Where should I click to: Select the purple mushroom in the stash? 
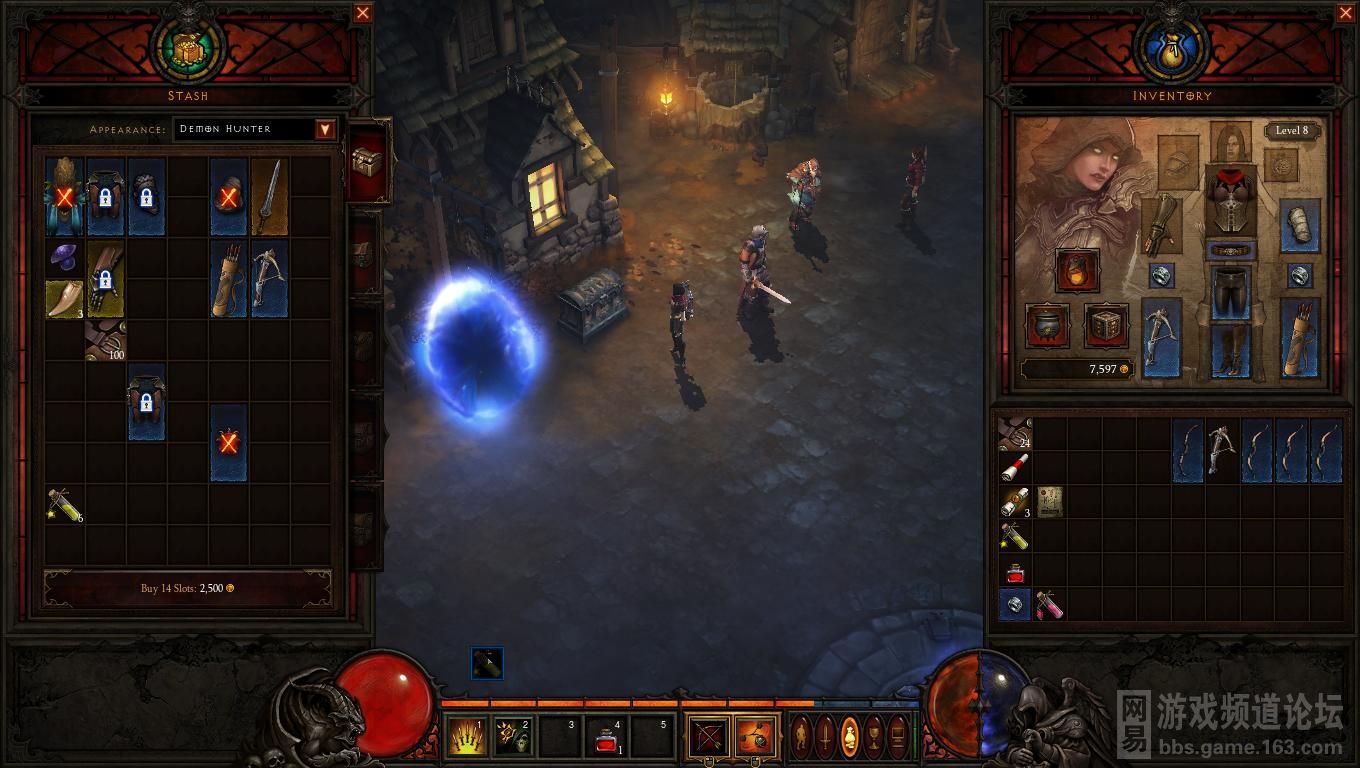click(x=64, y=259)
